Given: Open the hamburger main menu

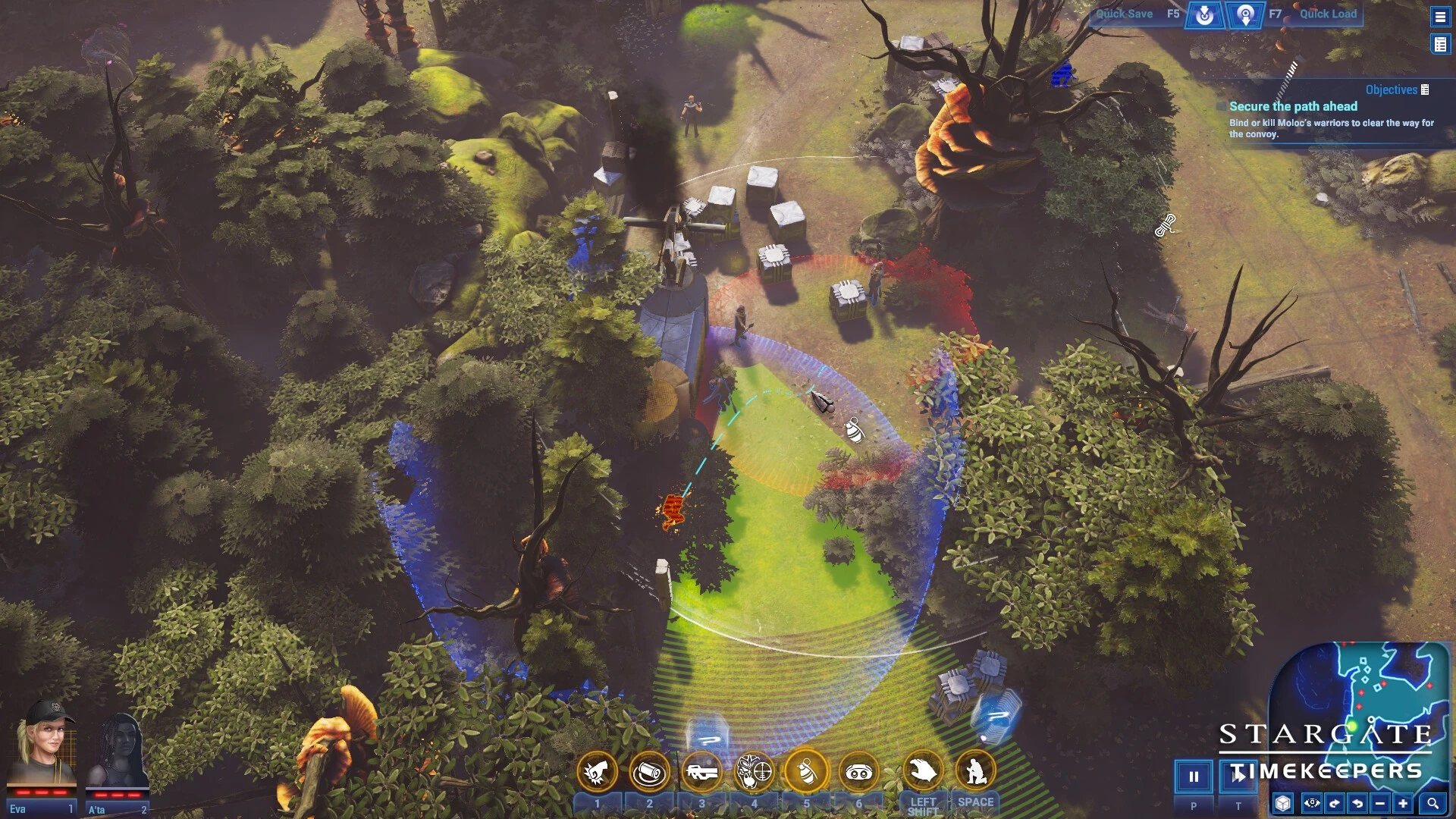Looking at the screenshot, I should pyautogui.click(x=1439, y=16).
